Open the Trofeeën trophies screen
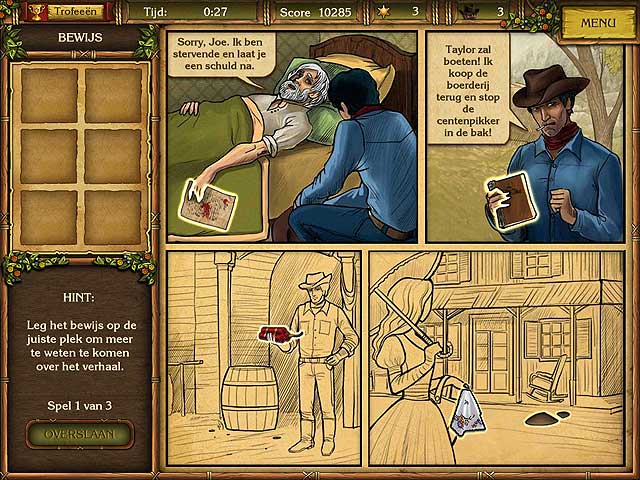Screen dimensions: 640x480 tap(66, 12)
